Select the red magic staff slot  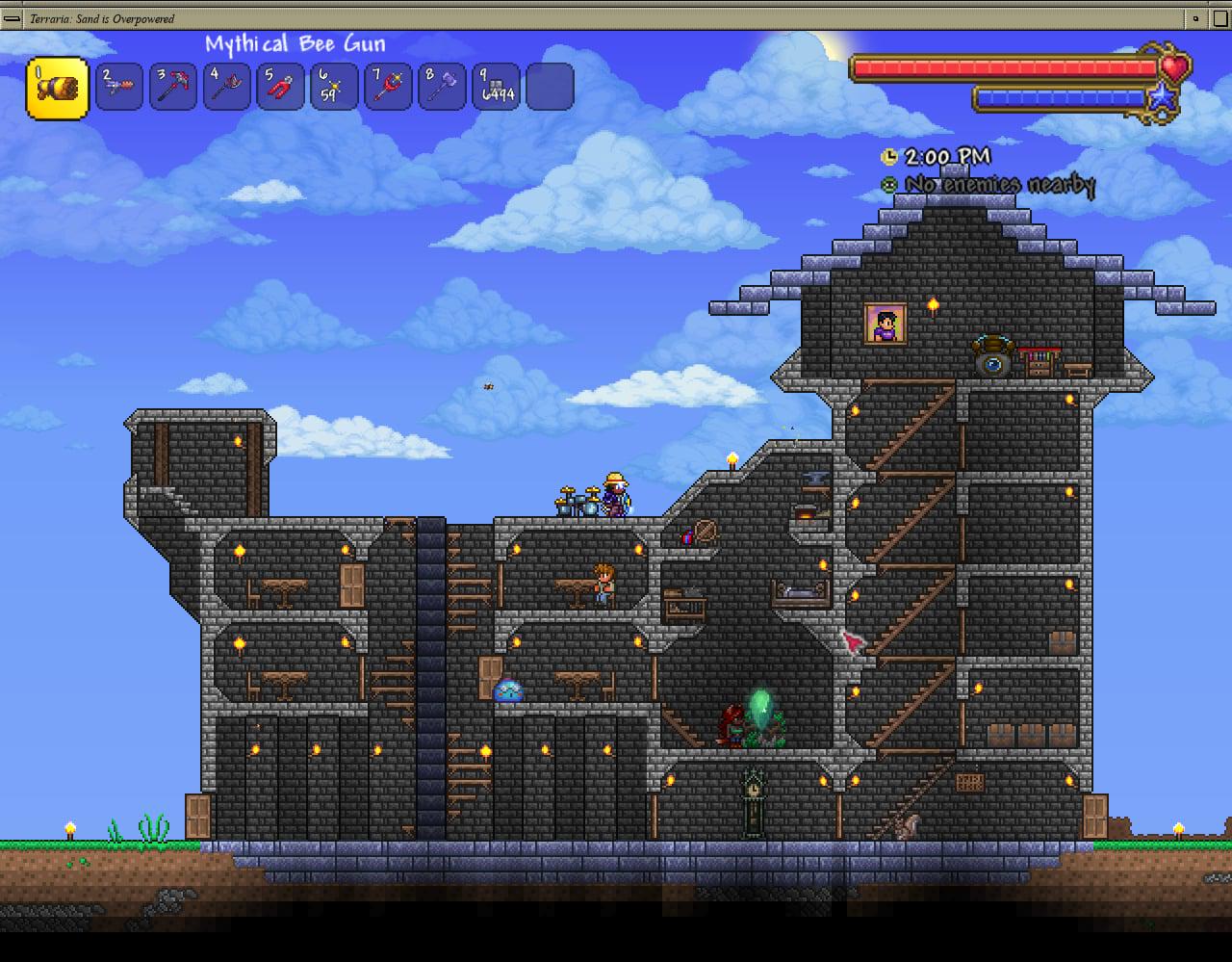(x=389, y=88)
